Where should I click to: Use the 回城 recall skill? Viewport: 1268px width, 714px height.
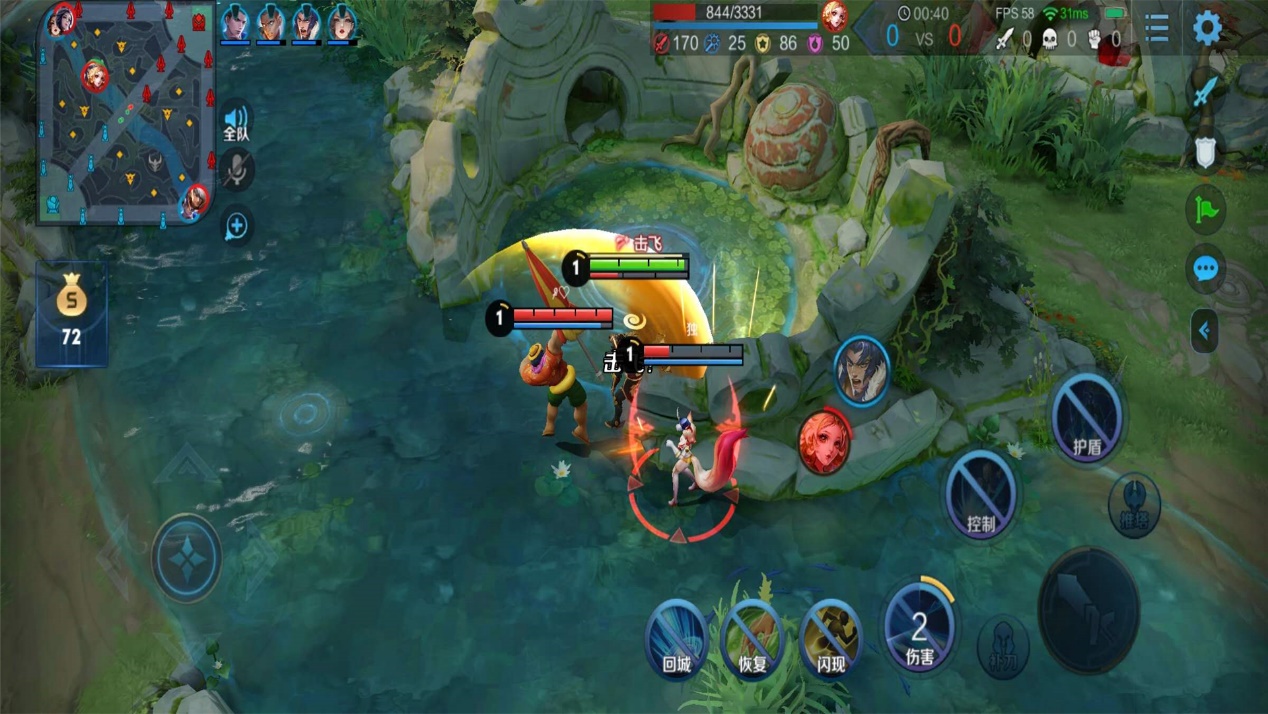click(677, 637)
